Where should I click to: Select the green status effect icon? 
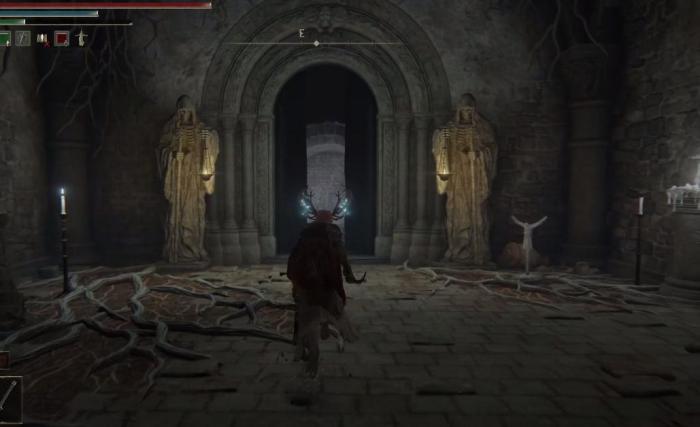(5, 39)
